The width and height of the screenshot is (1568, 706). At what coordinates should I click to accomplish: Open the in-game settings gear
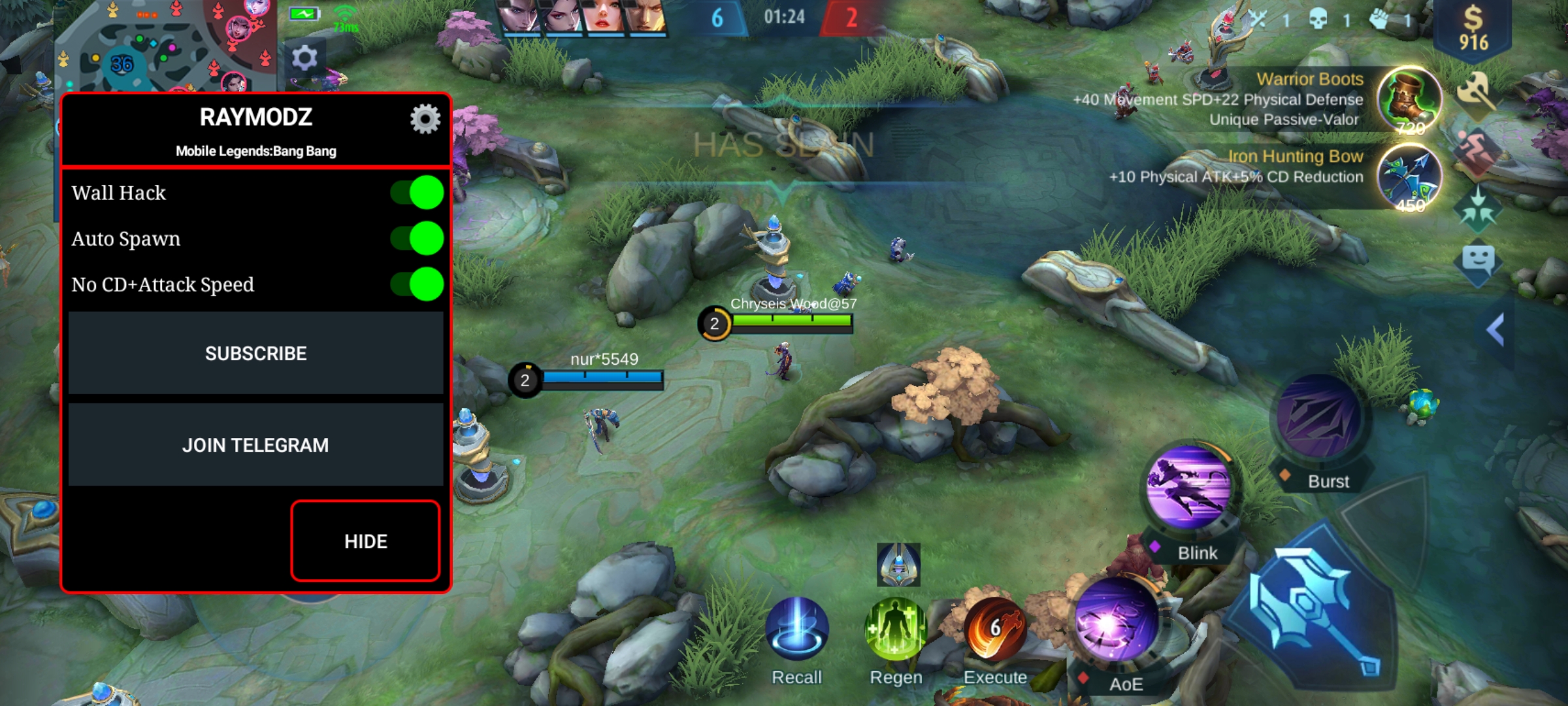click(x=304, y=59)
